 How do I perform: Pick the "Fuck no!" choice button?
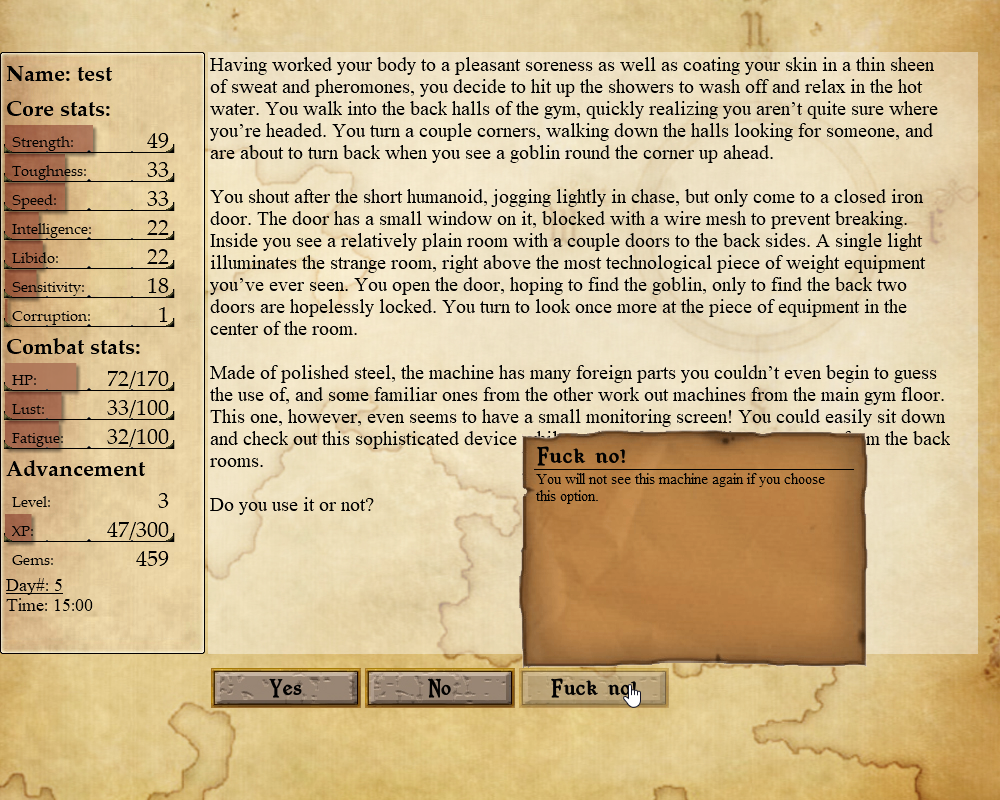coord(593,688)
